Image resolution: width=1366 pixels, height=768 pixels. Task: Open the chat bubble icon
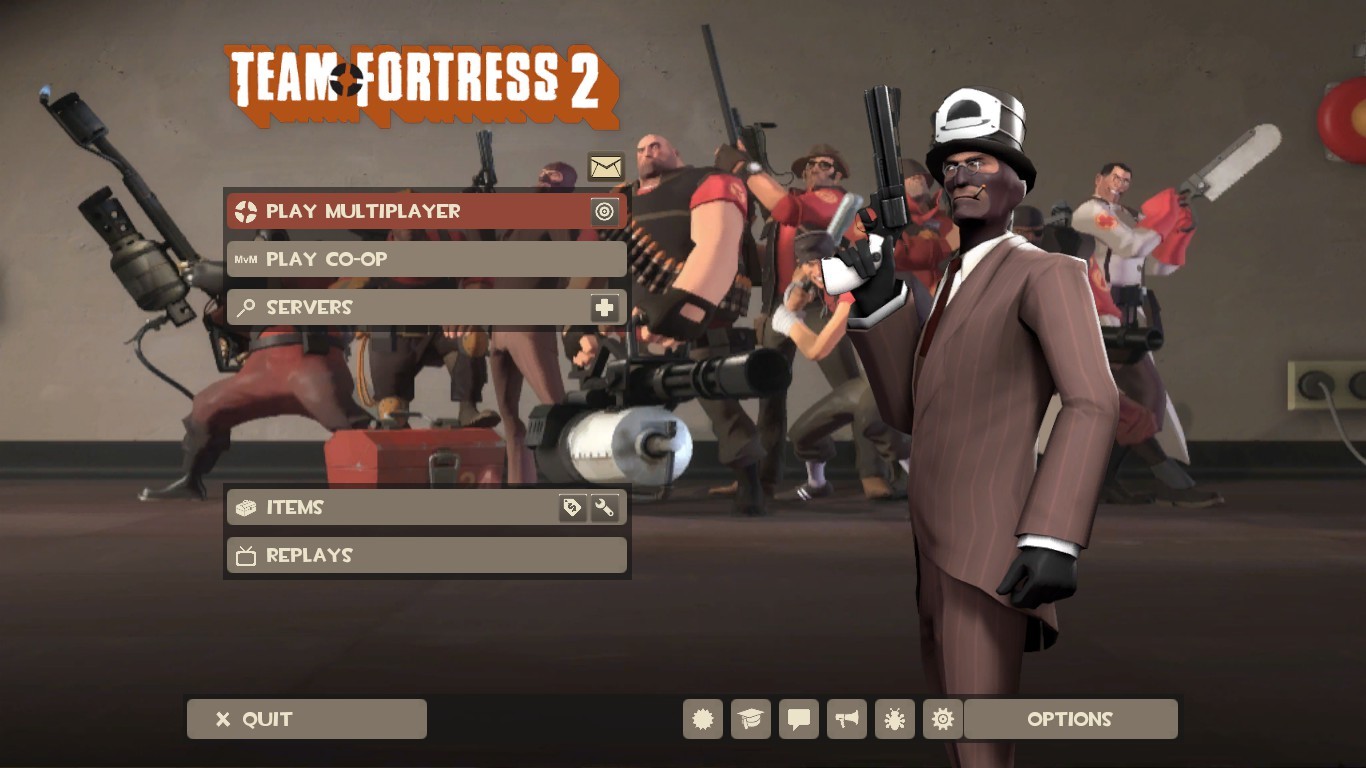point(798,718)
